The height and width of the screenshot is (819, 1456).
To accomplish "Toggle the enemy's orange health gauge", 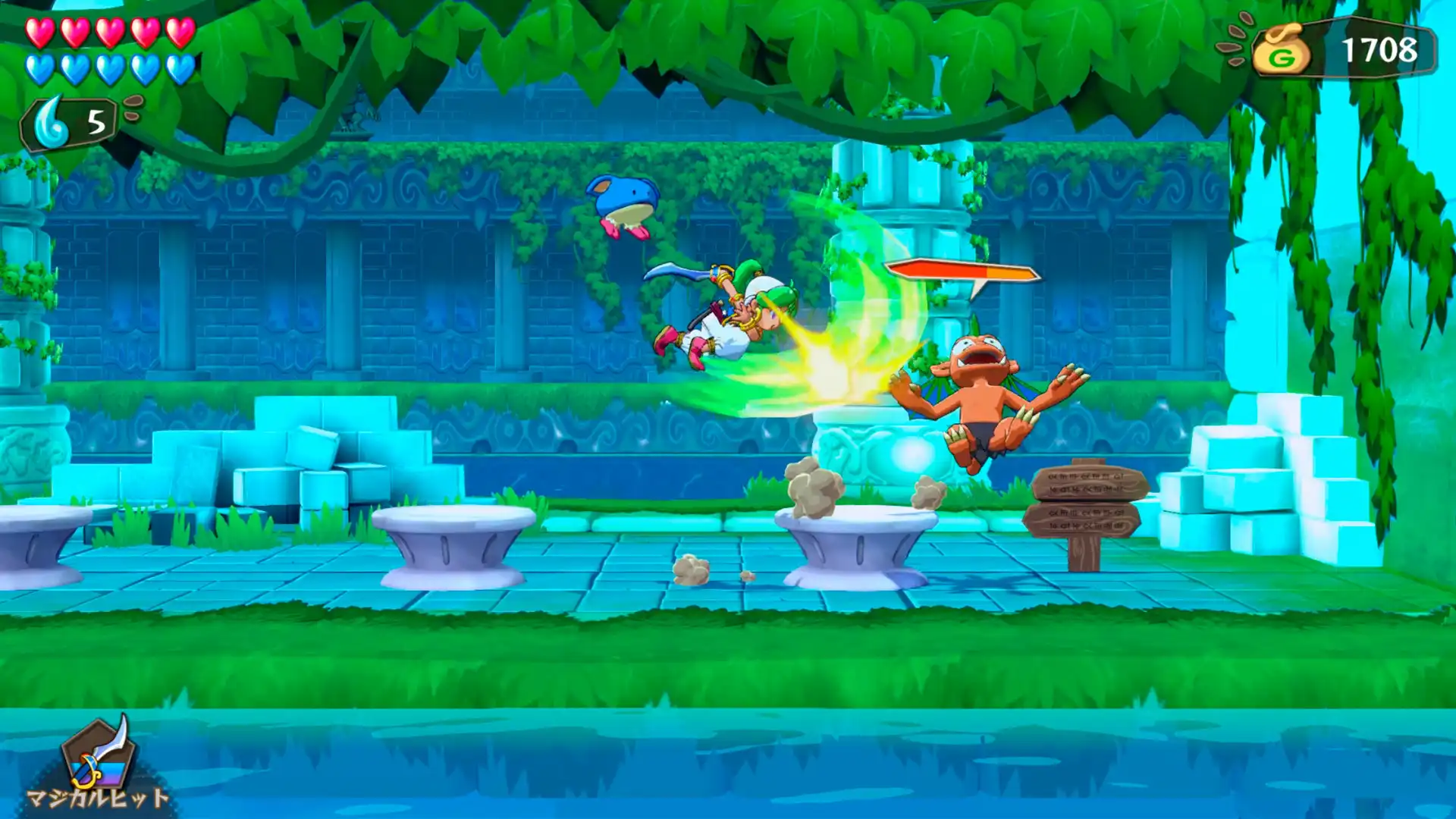I will [963, 271].
